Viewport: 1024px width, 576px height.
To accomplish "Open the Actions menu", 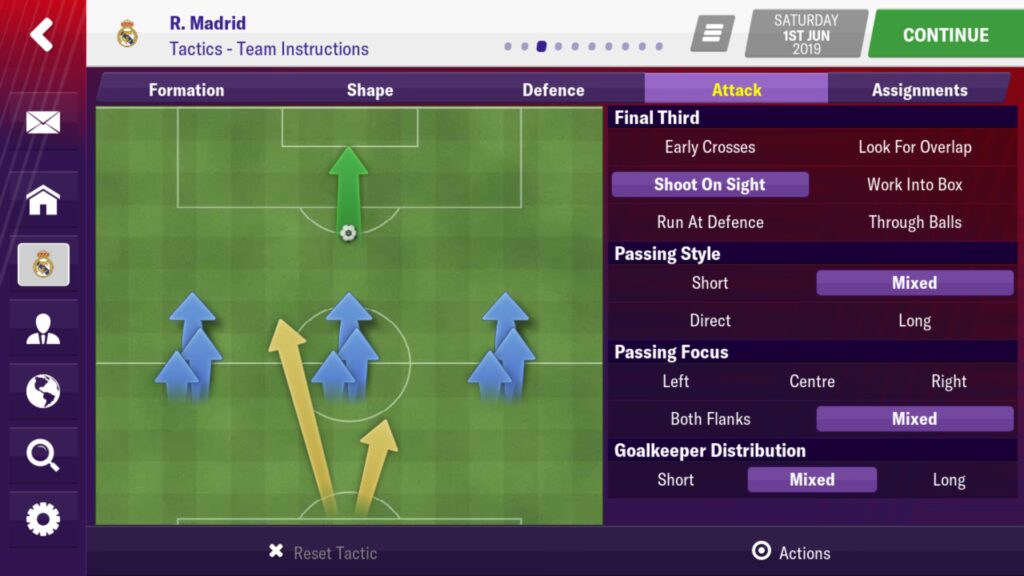I will [x=791, y=552].
